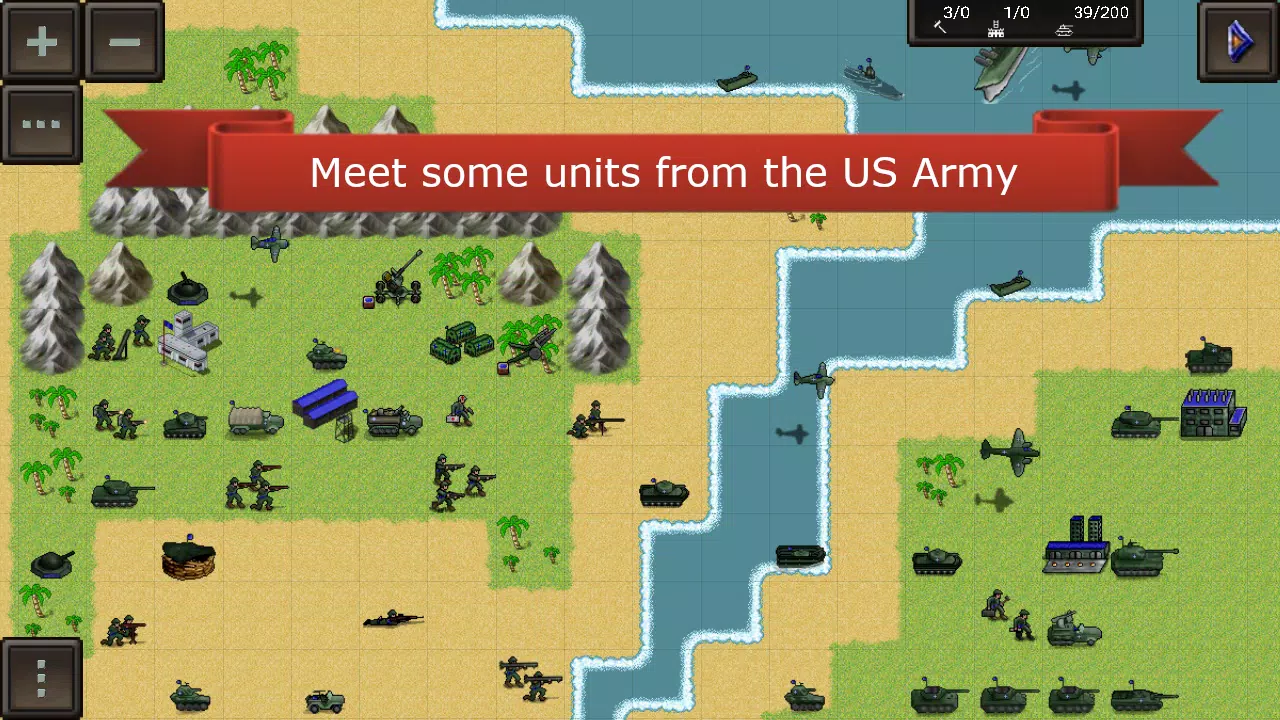Image resolution: width=1280 pixels, height=720 pixels.
Task: Zoom out using the minus button
Action: [x=124, y=41]
